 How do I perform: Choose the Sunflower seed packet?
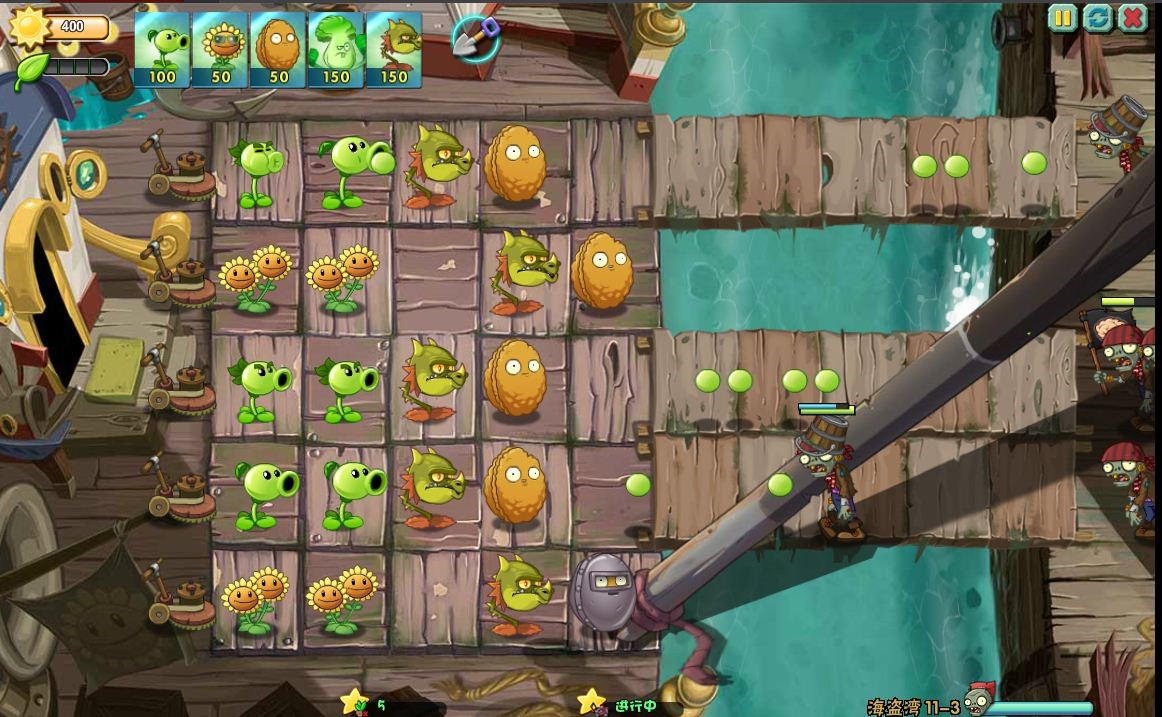tap(220, 49)
